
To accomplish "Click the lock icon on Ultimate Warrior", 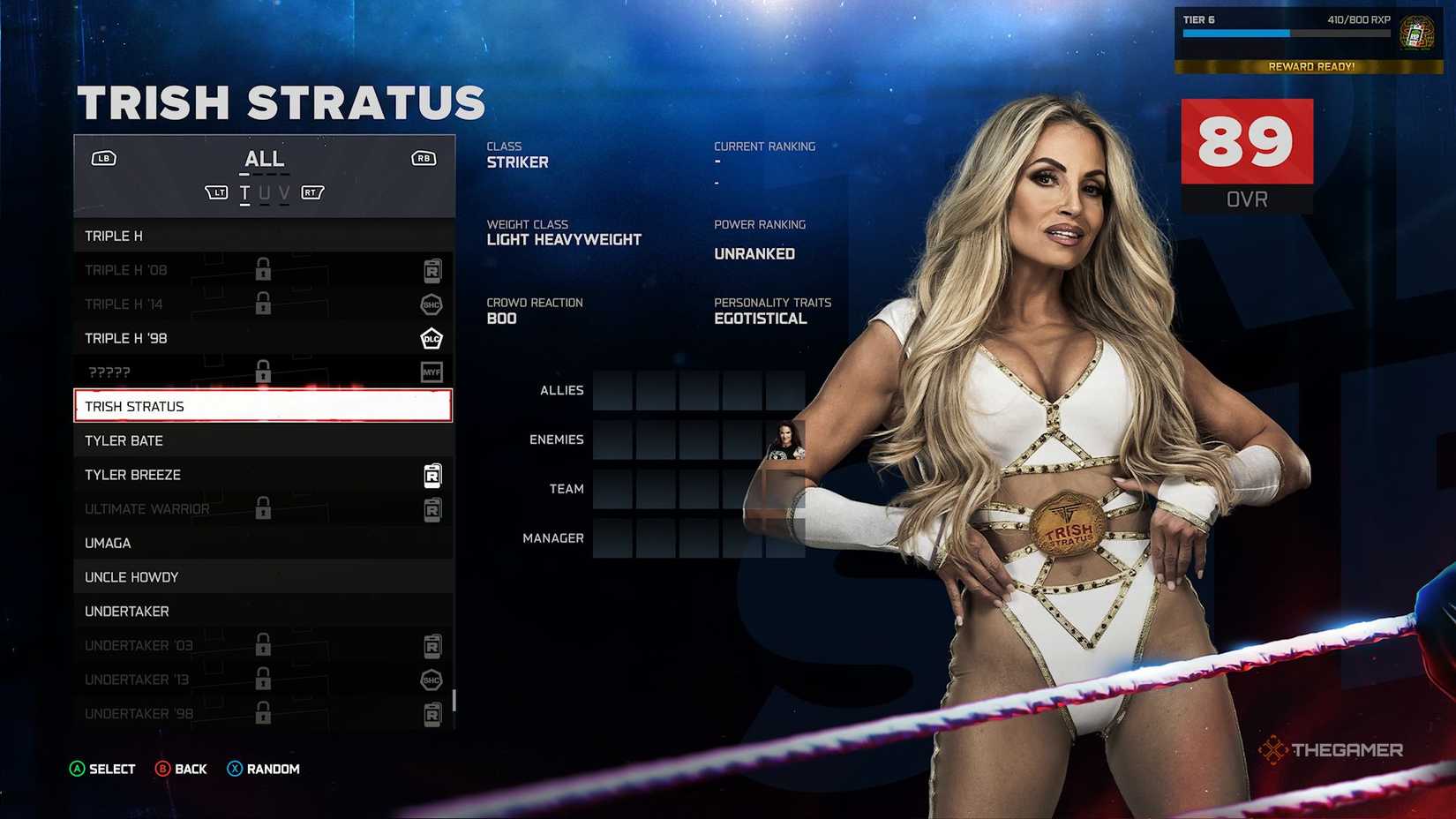I will (x=262, y=508).
